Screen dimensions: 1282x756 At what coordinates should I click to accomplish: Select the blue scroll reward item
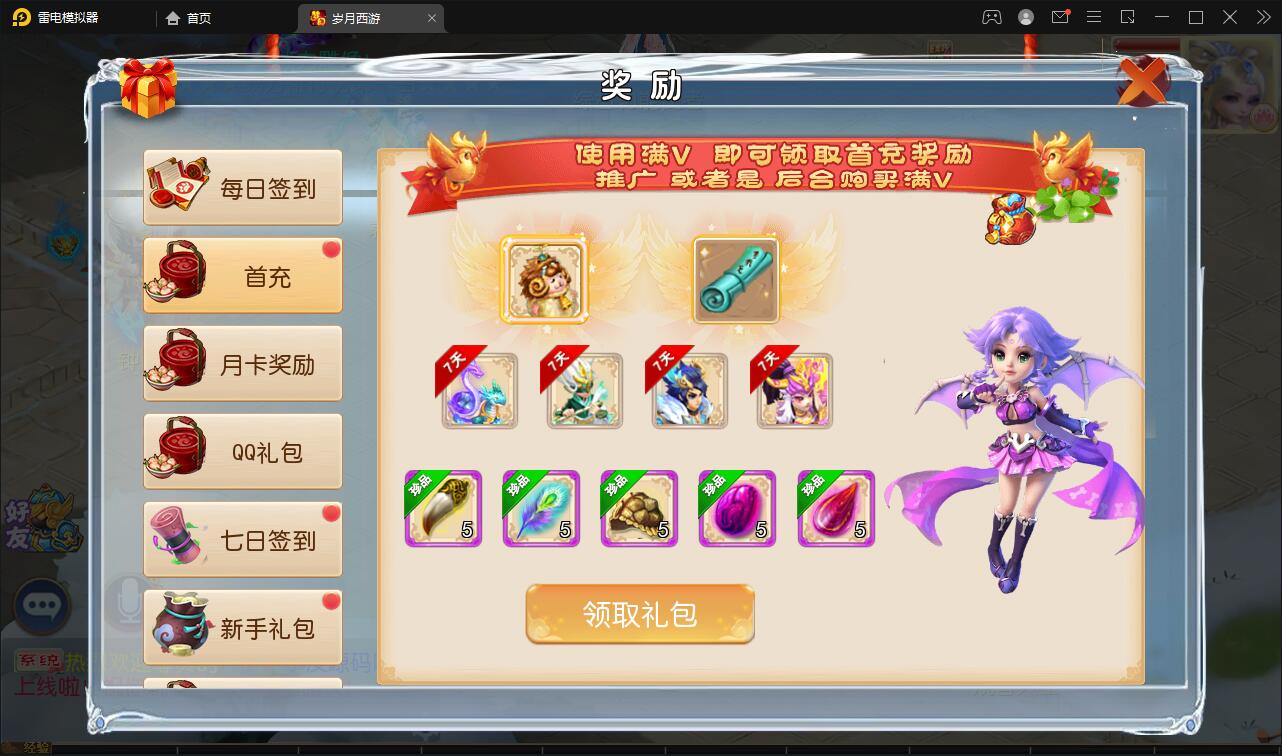click(737, 282)
